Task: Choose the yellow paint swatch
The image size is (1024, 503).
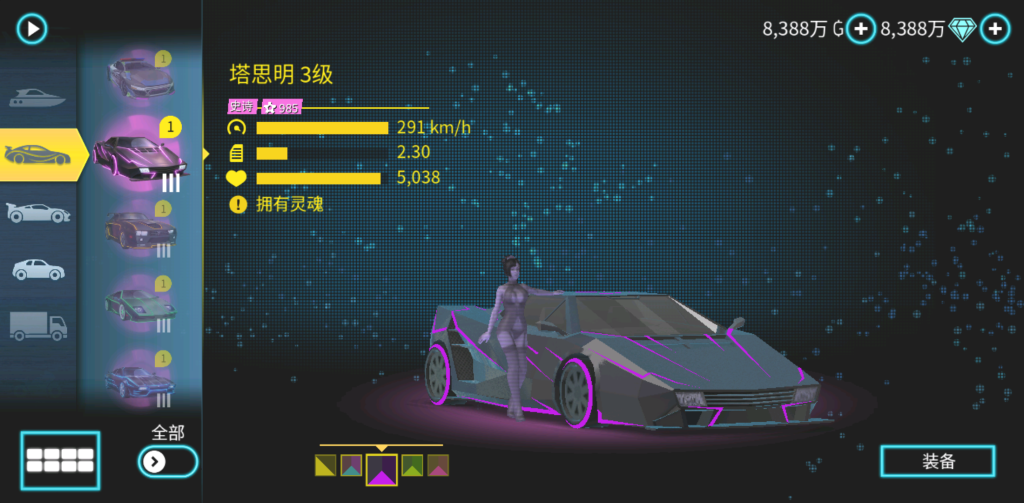Action: (325, 465)
